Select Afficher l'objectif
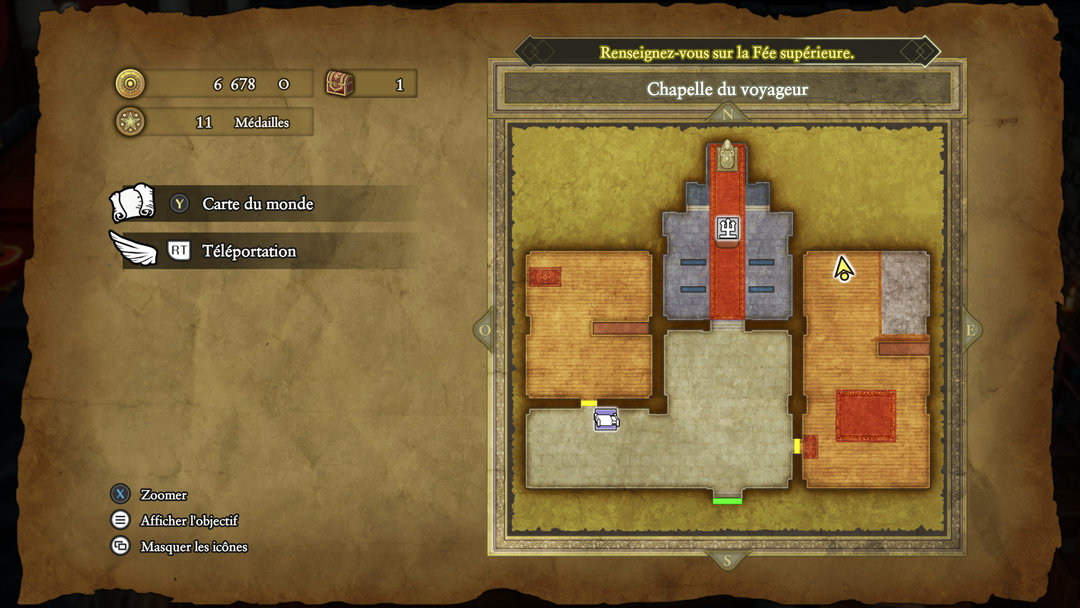This screenshot has height=608, width=1080. (x=189, y=521)
